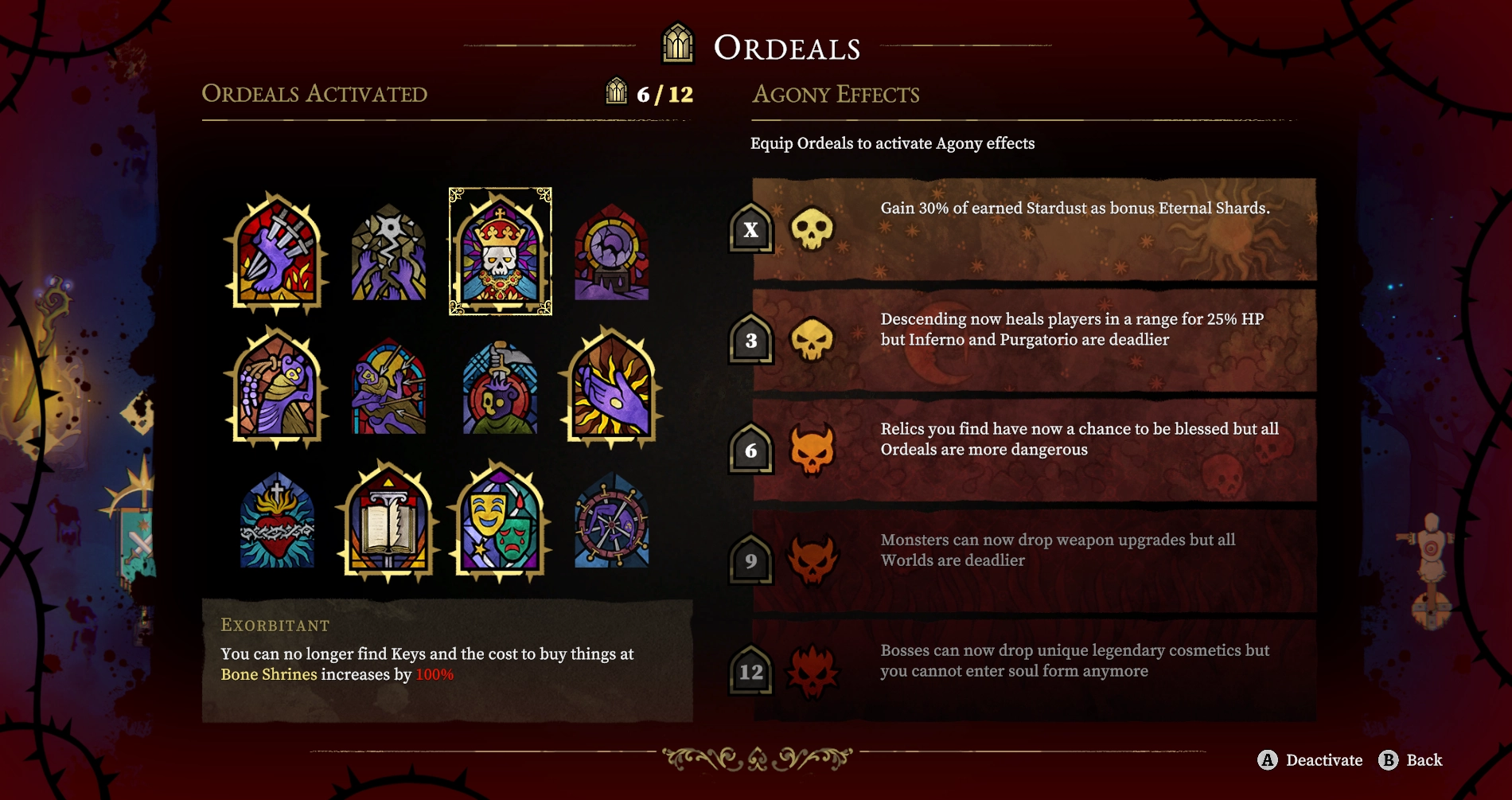Select the hands reaching through cracked stone ordeal

click(388, 253)
